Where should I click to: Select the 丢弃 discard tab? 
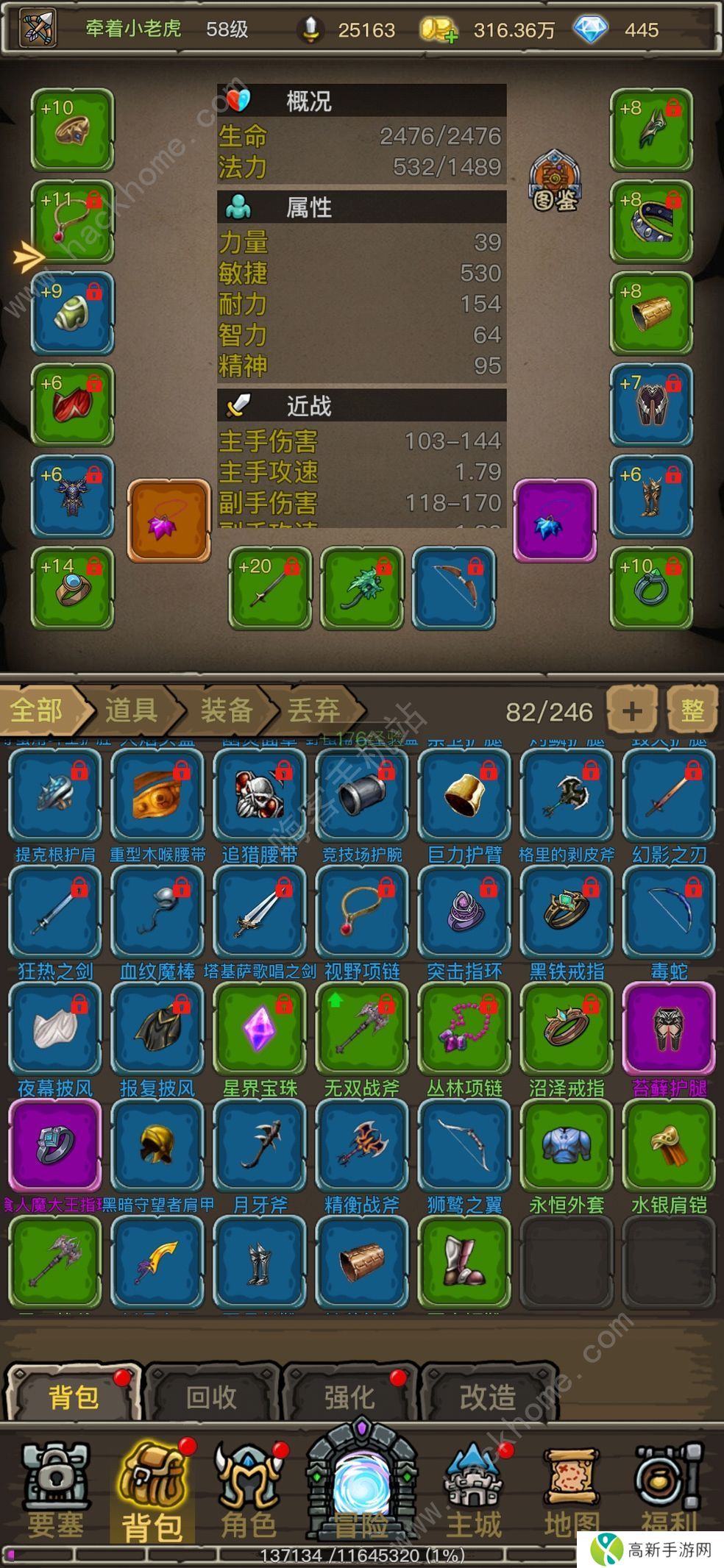click(x=315, y=710)
